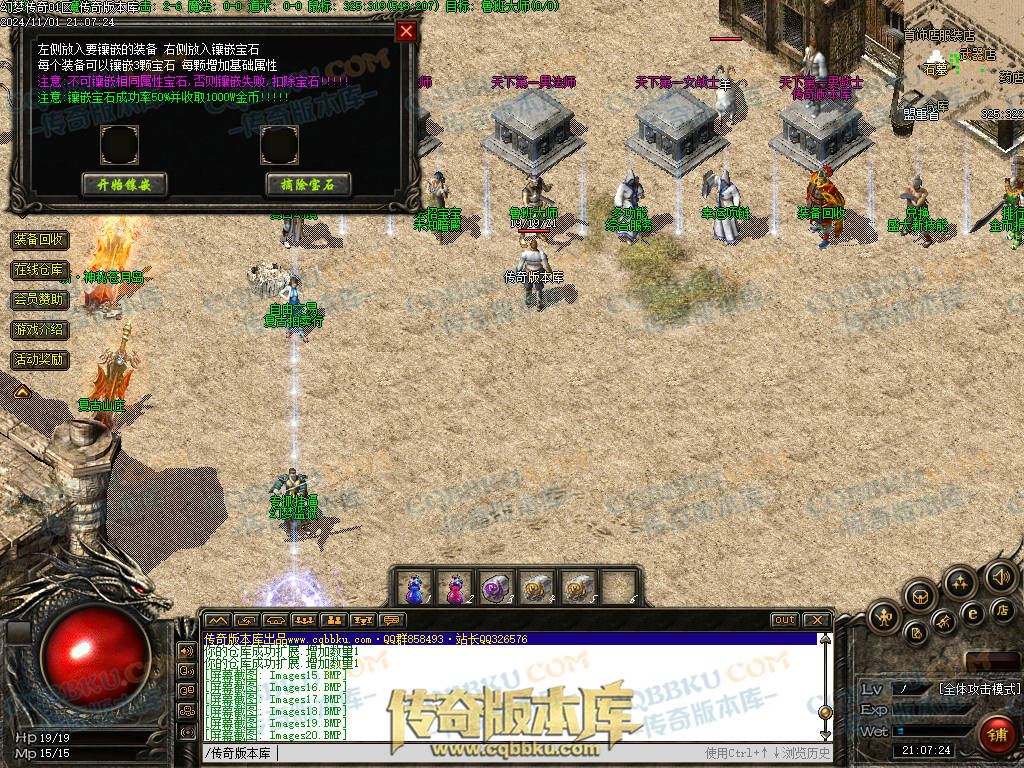Click the chat window 'out' button
This screenshot has height=768, width=1024.
pos(785,620)
